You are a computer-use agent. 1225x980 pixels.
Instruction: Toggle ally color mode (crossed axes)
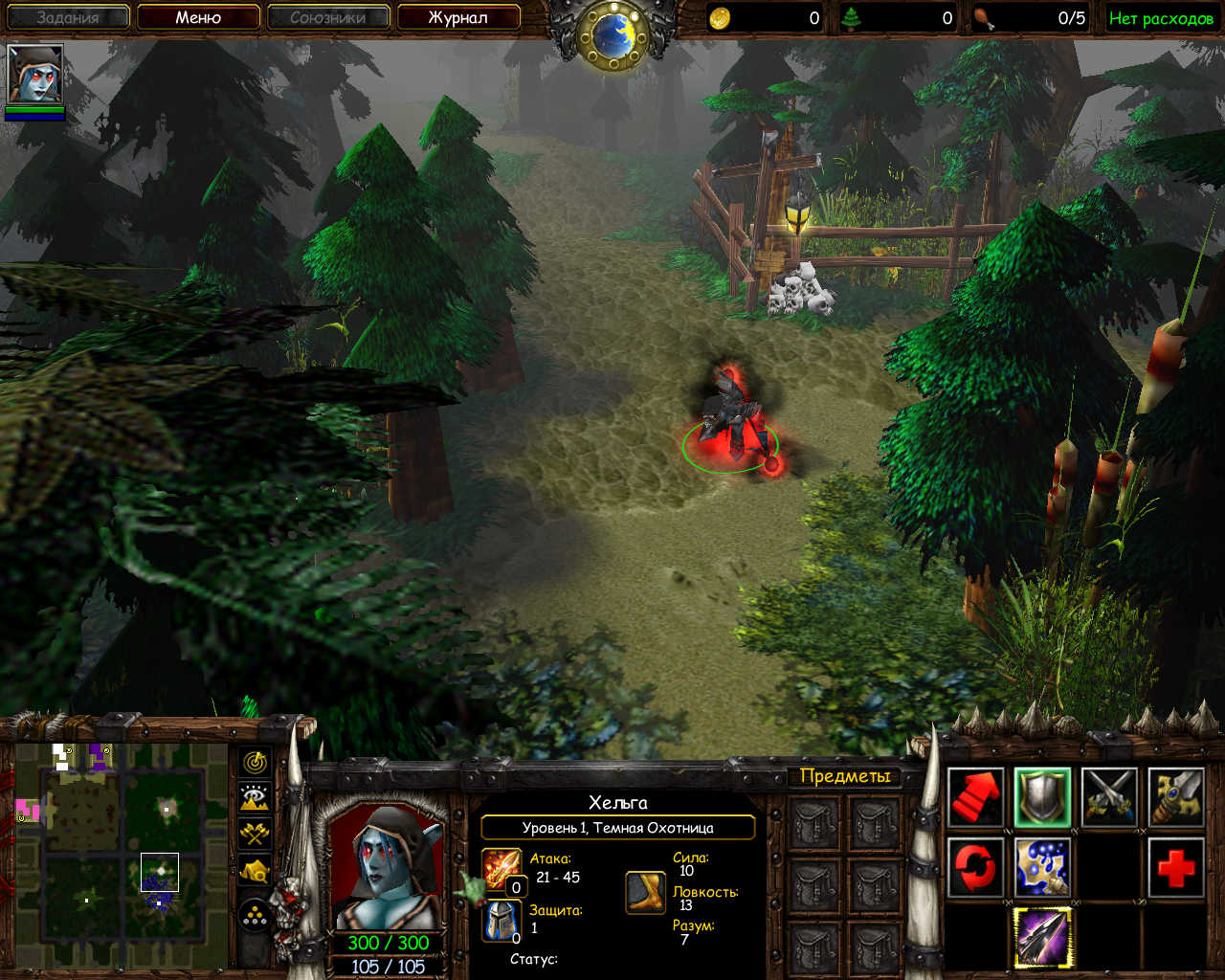(255, 834)
